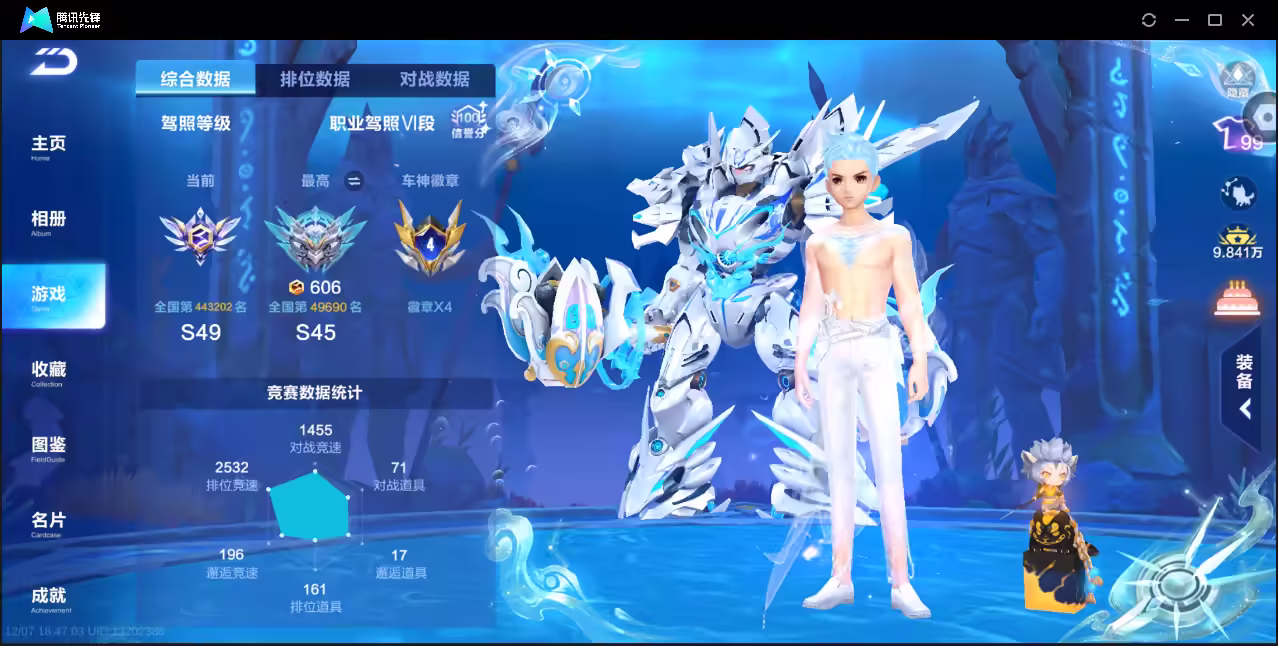Open the purple shirt wardrobe icon
The height and width of the screenshot is (646, 1278).
1237,135
